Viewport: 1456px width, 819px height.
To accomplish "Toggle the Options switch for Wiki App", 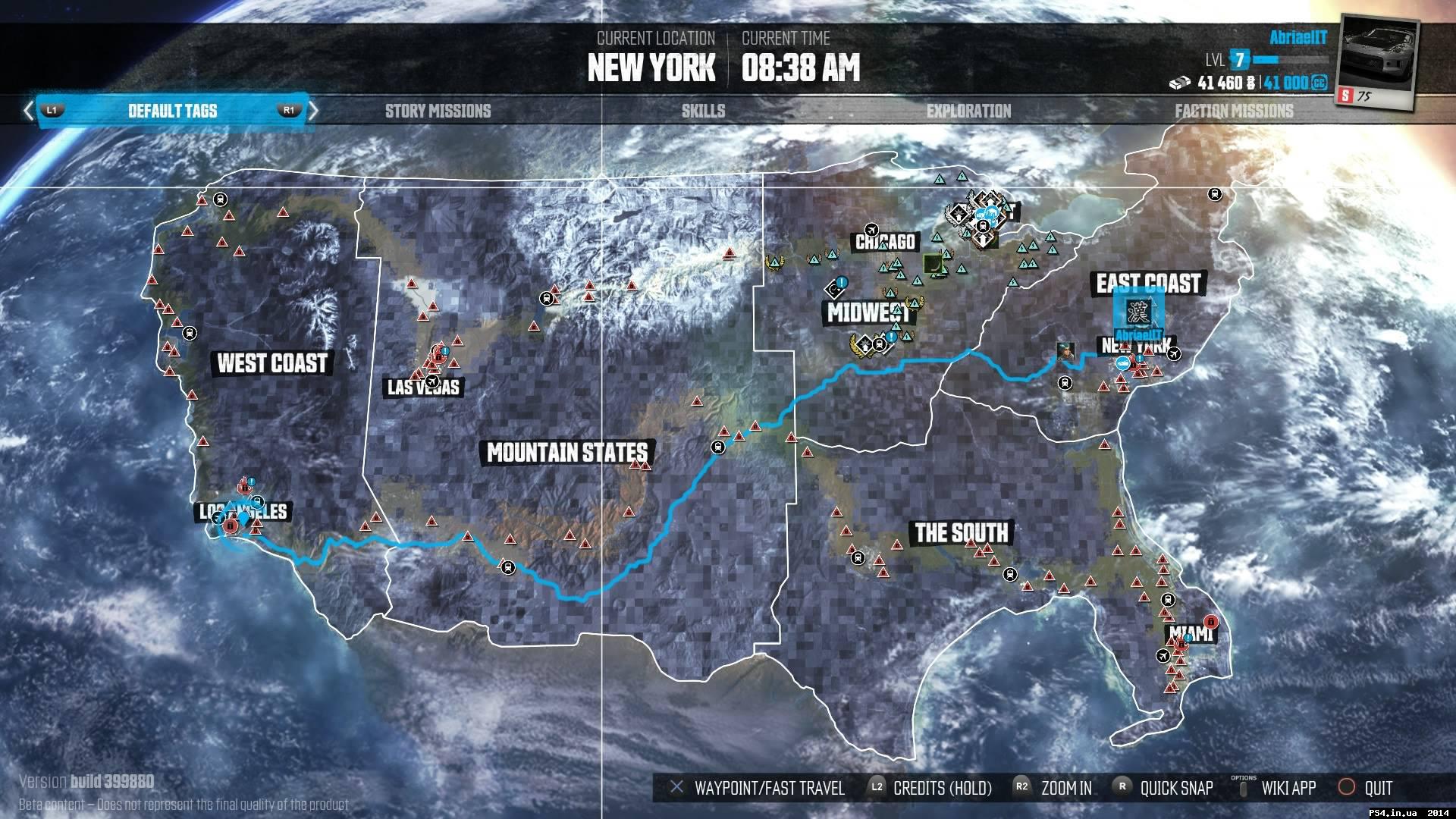I will (1244, 787).
